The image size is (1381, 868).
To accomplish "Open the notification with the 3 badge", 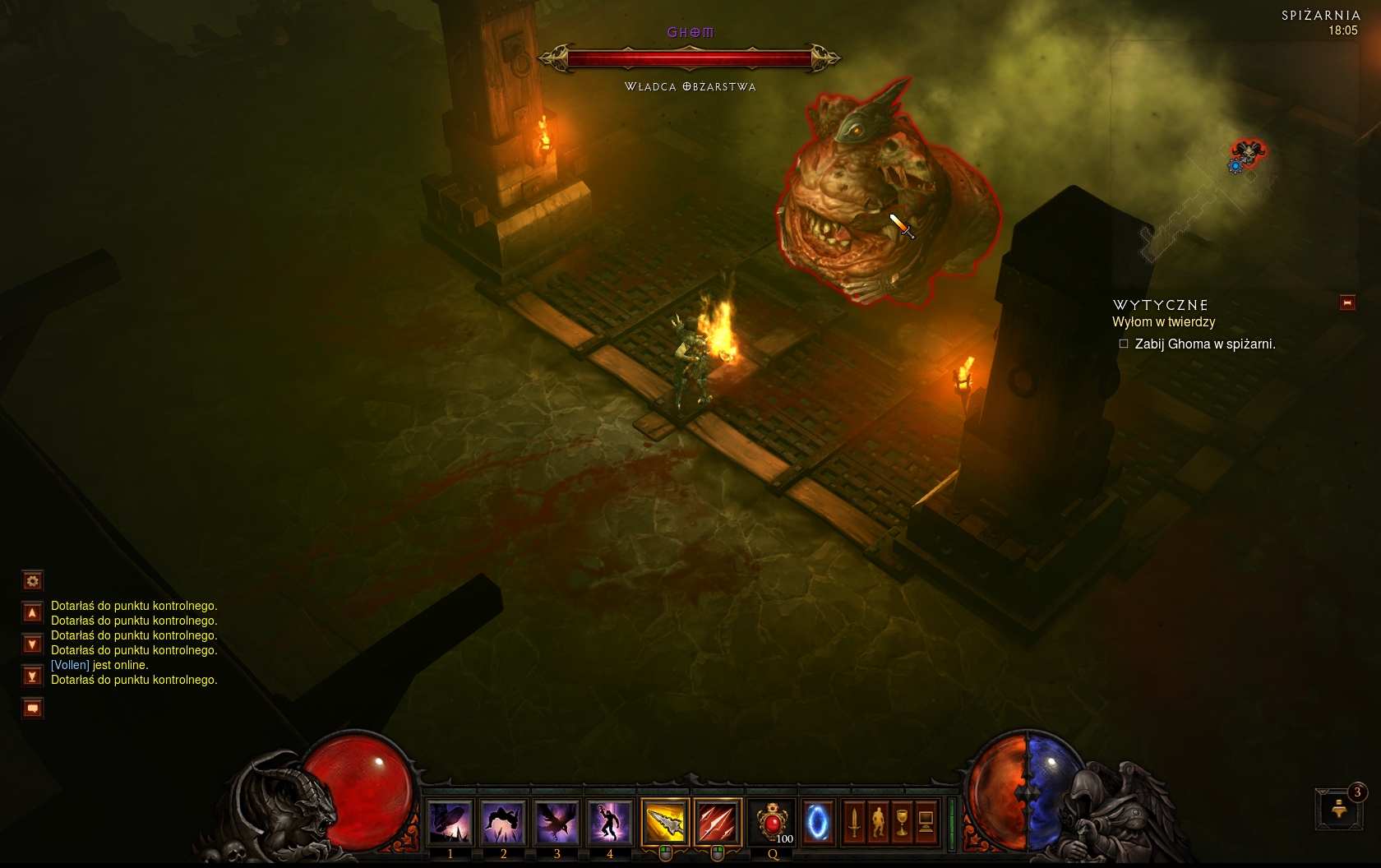I will (x=1339, y=809).
